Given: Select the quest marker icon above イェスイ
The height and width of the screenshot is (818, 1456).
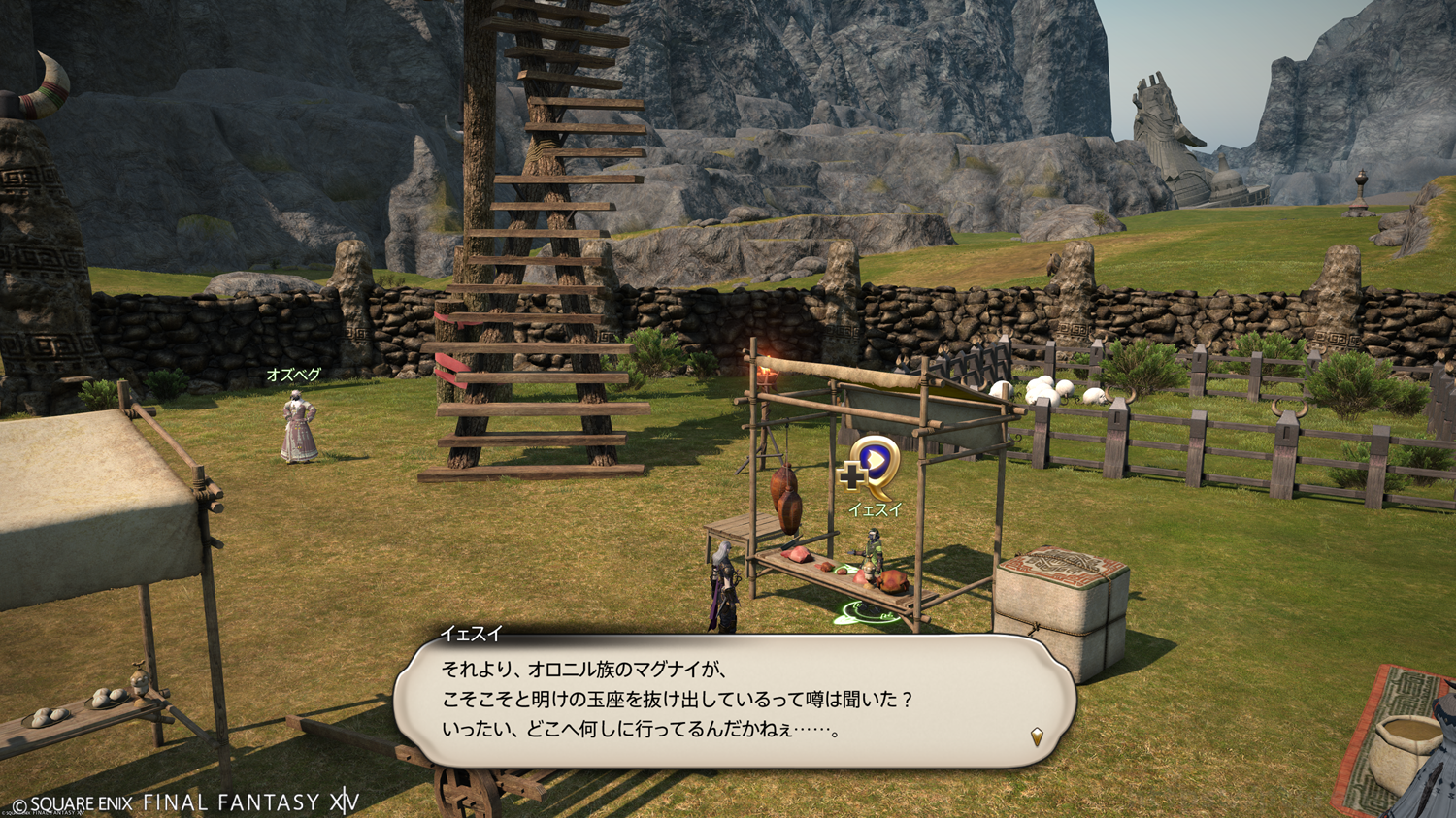Looking at the screenshot, I should tap(871, 469).
